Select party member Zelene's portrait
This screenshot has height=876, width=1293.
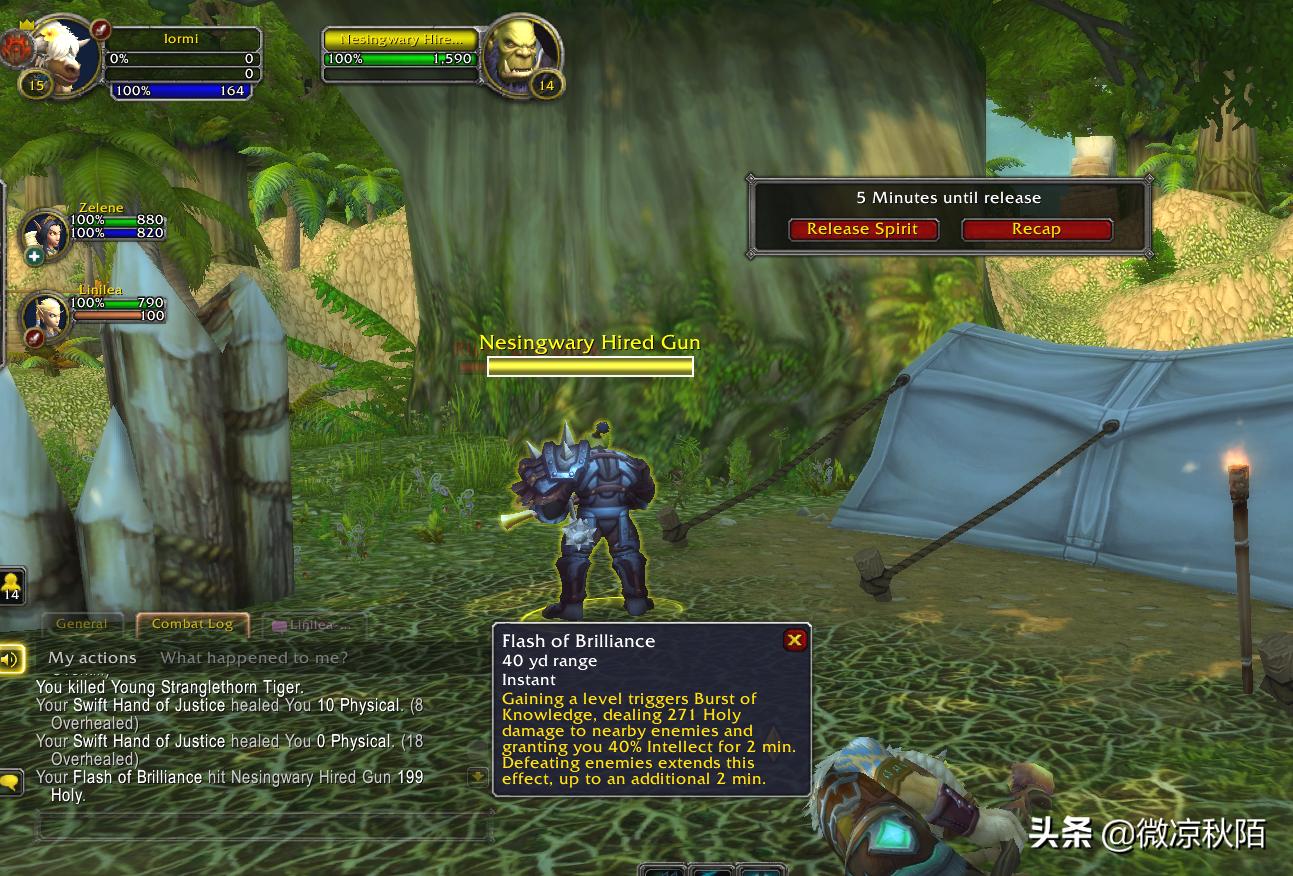[x=45, y=234]
